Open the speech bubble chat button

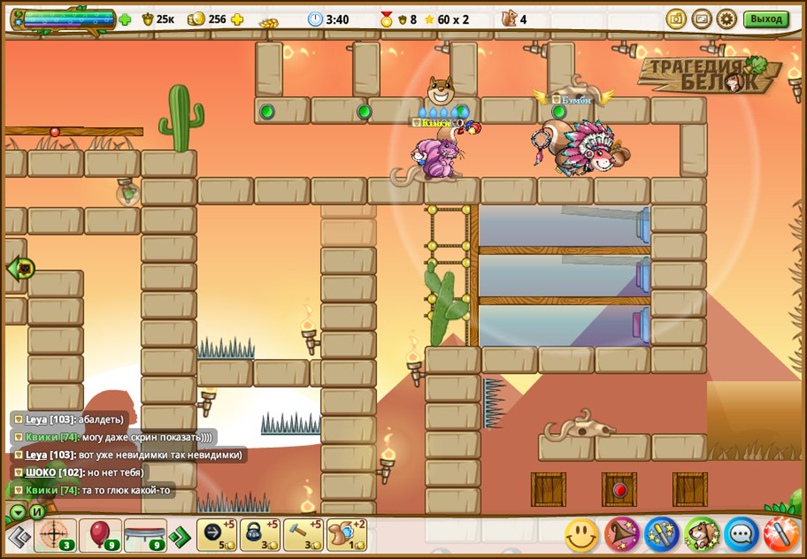click(741, 535)
